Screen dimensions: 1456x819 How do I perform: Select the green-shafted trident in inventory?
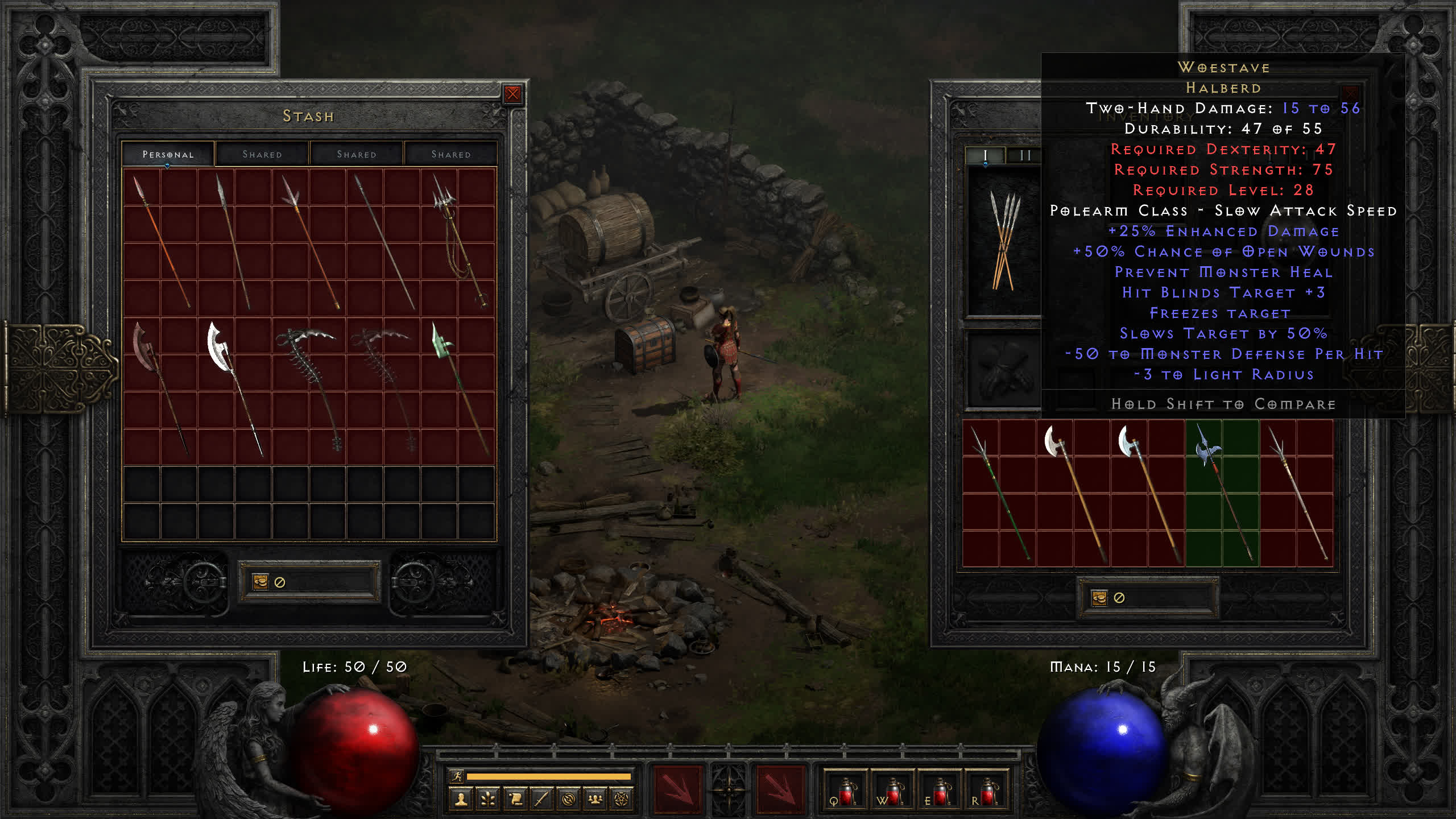999,492
